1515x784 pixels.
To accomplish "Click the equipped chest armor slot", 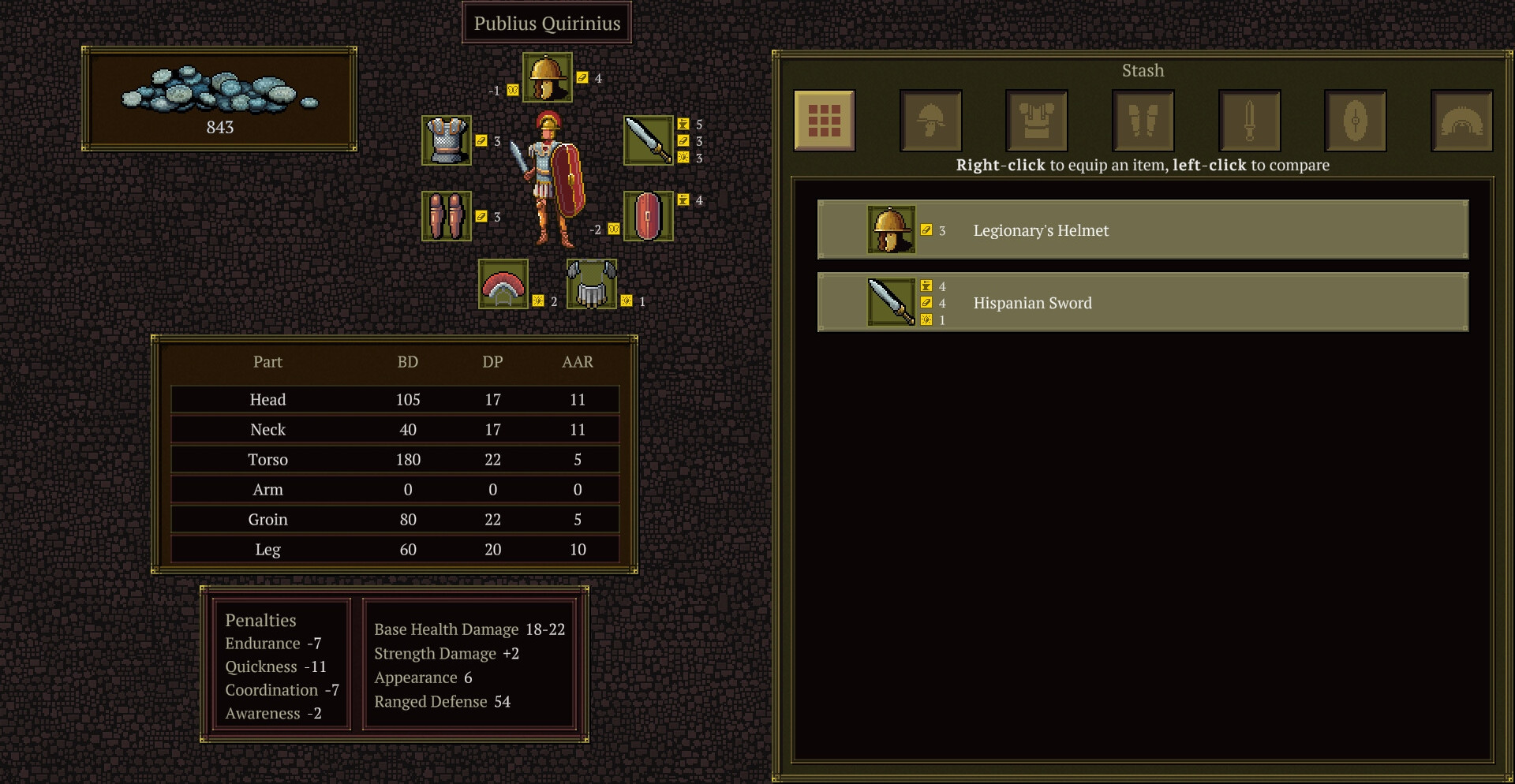I will pos(447,140).
